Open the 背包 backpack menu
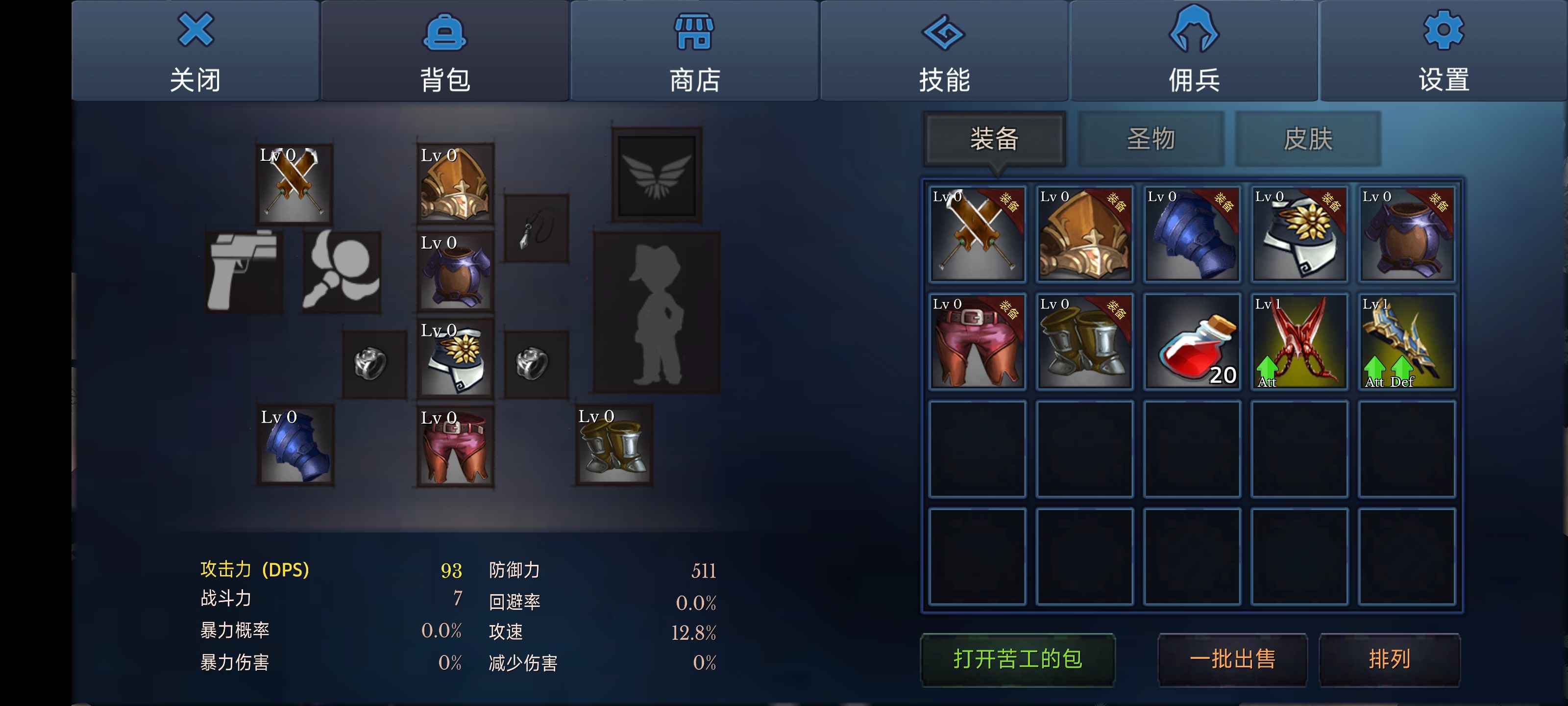1568x706 pixels. 445,50
